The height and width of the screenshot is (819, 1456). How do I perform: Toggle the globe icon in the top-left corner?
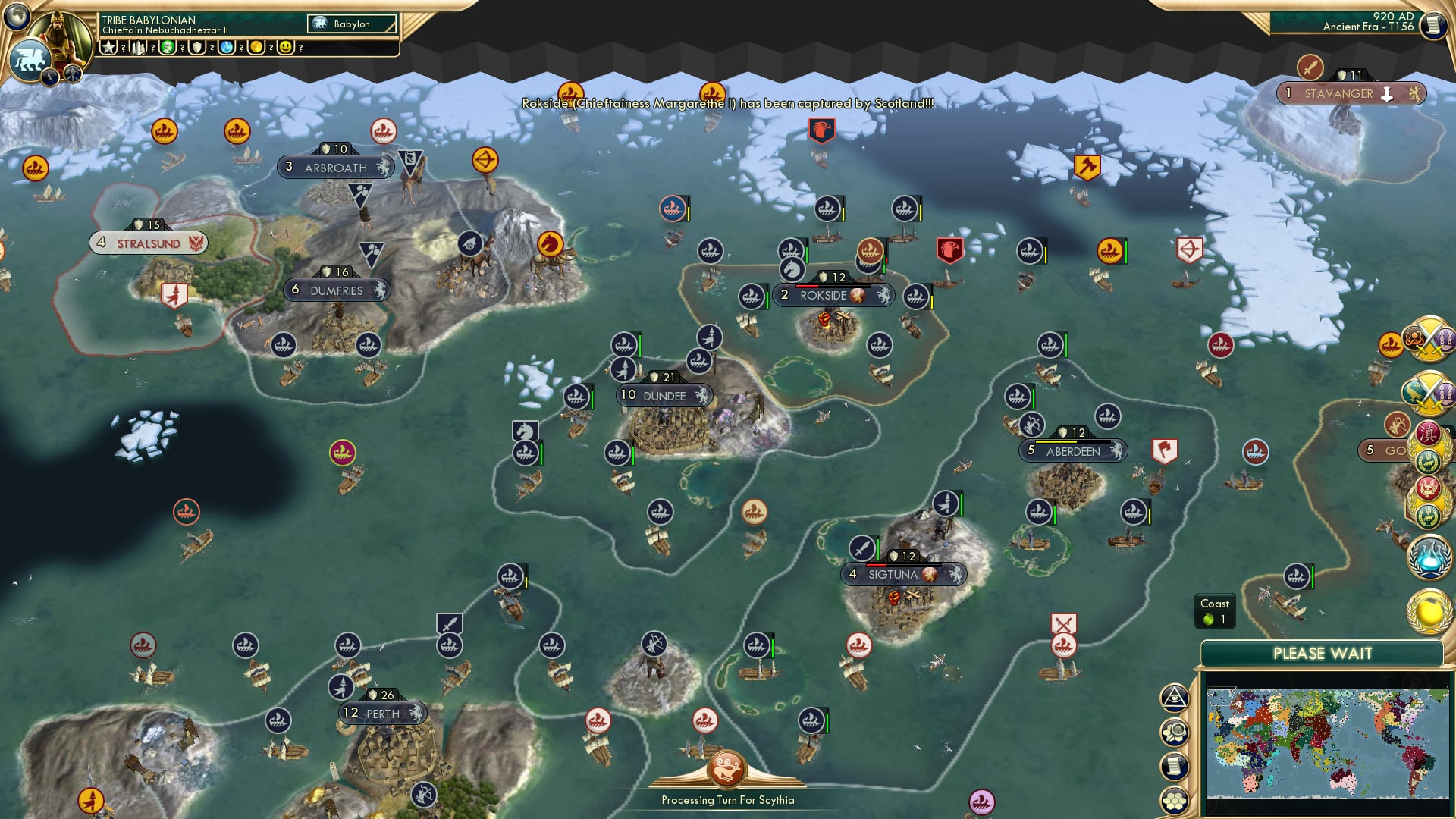tap(17, 17)
